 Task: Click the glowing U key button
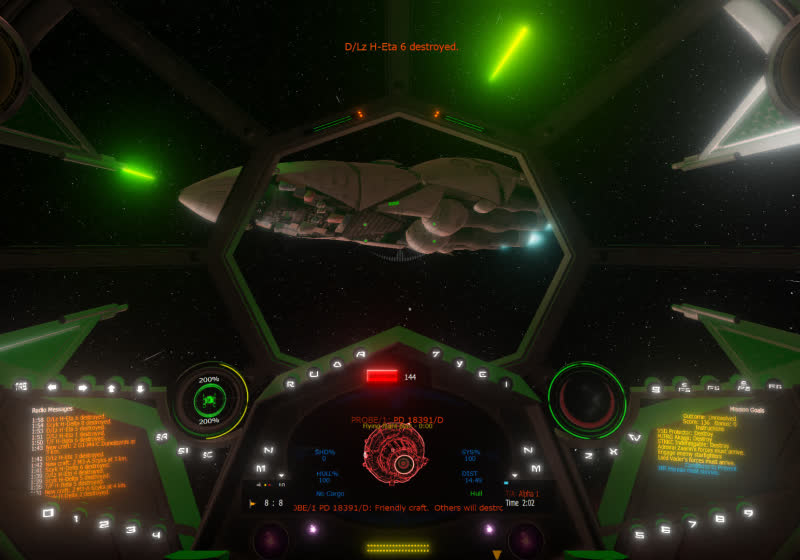(313, 373)
